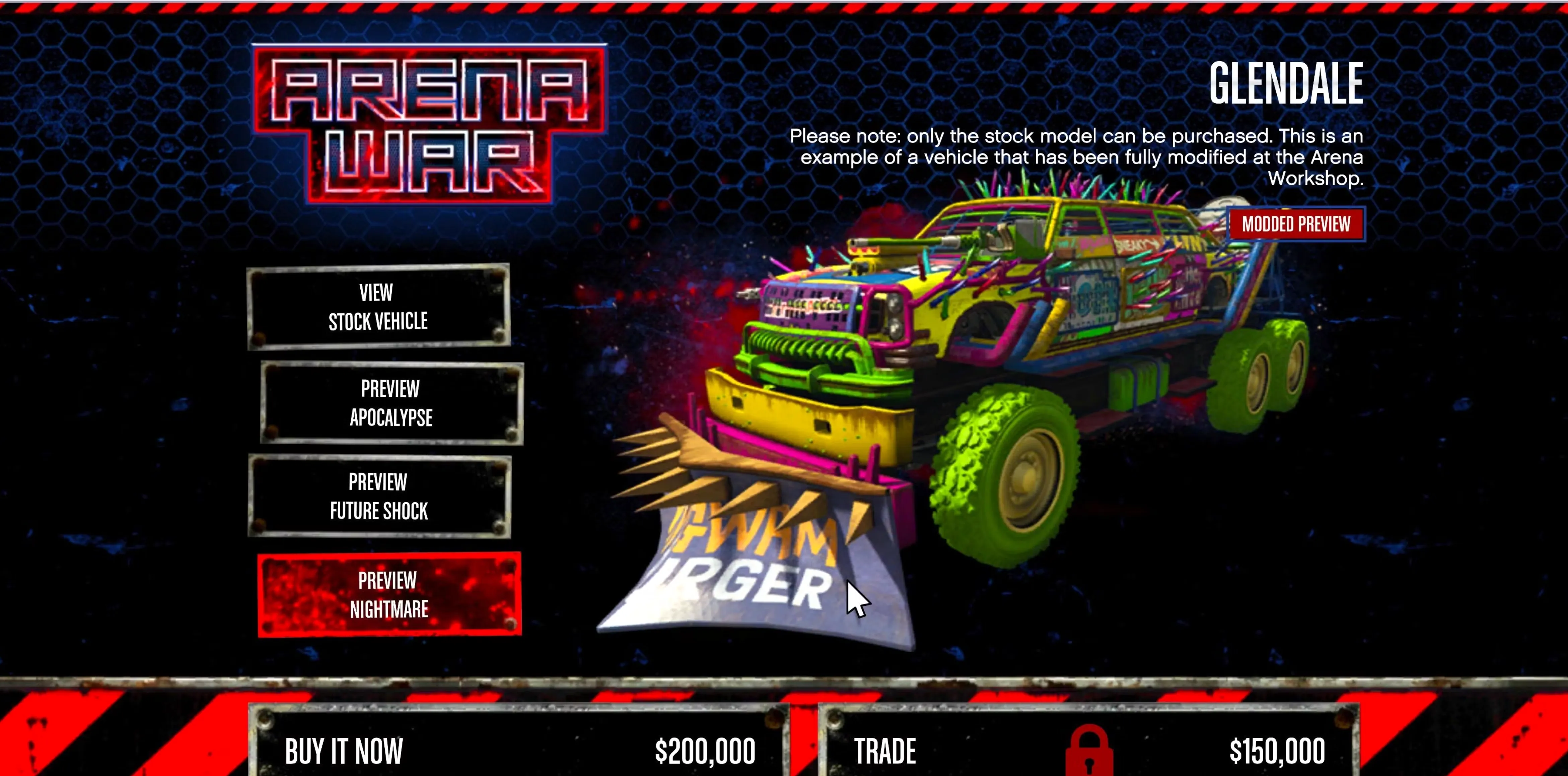Activate the Preview Nightmare button
Viewport: 1568px width, 776px height.
[x=389, y=594]
